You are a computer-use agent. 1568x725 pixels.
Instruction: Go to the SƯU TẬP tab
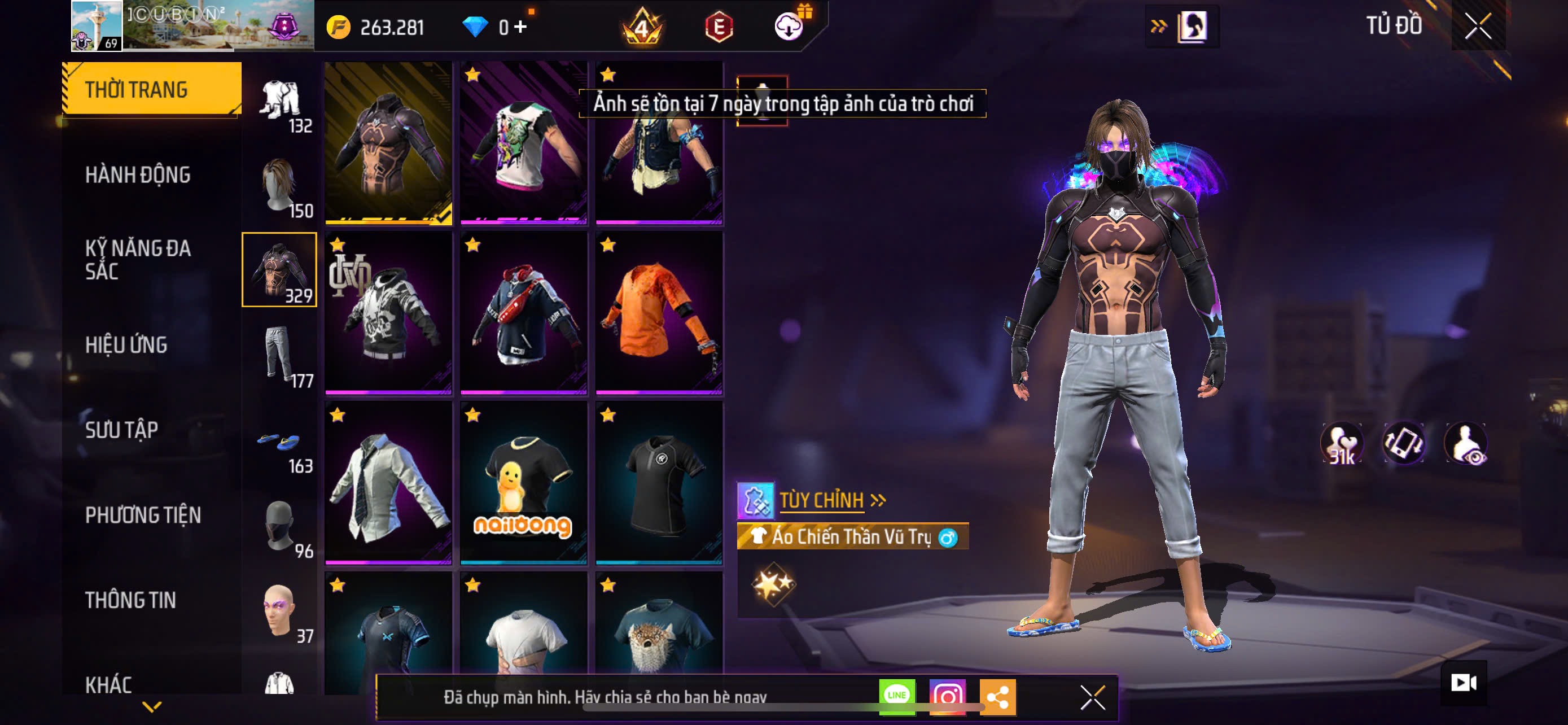click(122, 430)
